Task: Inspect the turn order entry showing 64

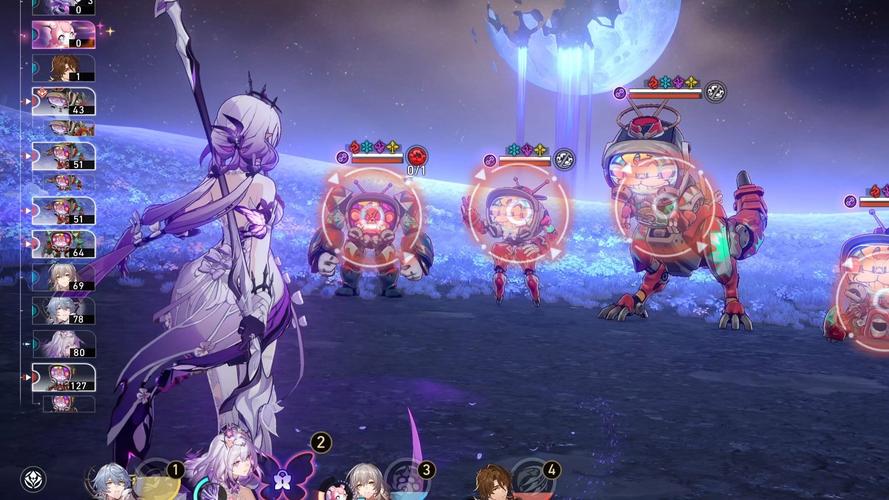Action: (64, 244)
